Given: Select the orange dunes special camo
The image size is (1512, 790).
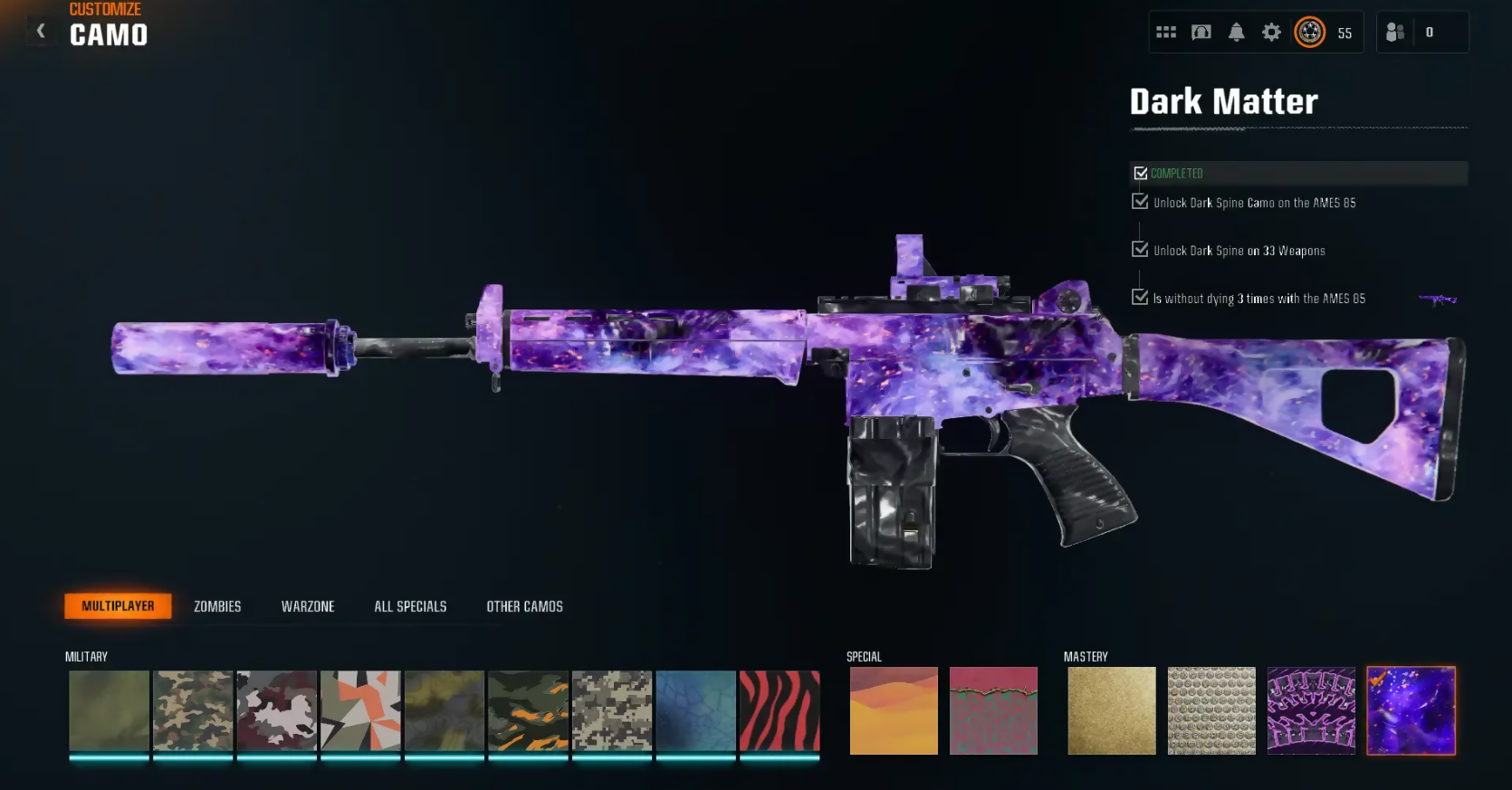Looking at the screenshot, I should coord(894,710).
